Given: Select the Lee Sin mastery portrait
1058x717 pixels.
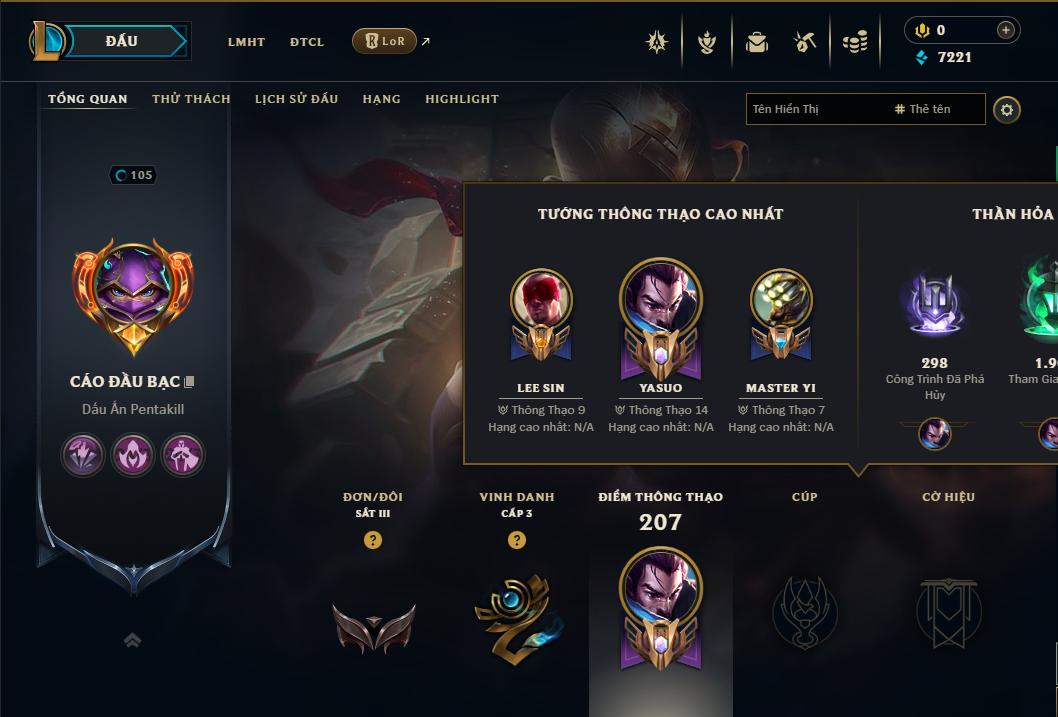Looking at the screenshot, I should coord(541,299).
